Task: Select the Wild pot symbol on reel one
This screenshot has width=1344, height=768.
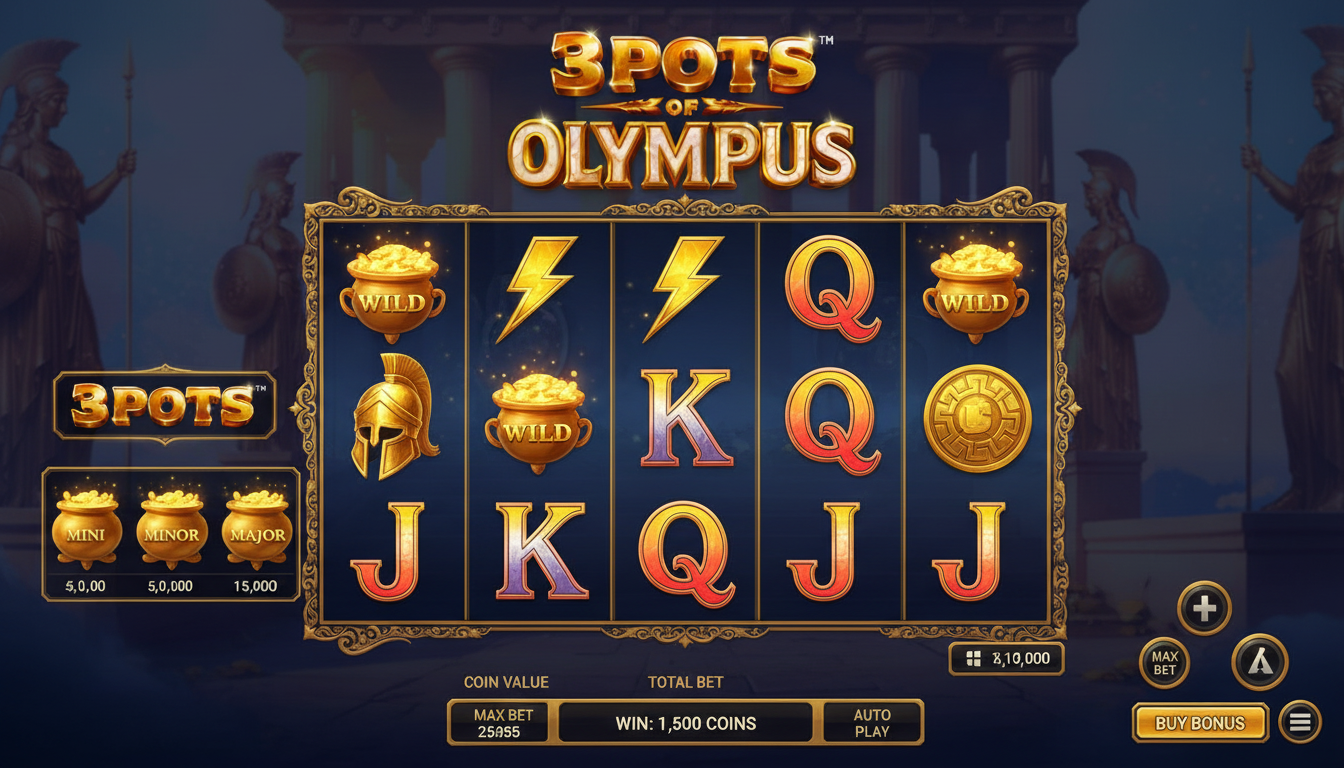Action: coord(390,292)
